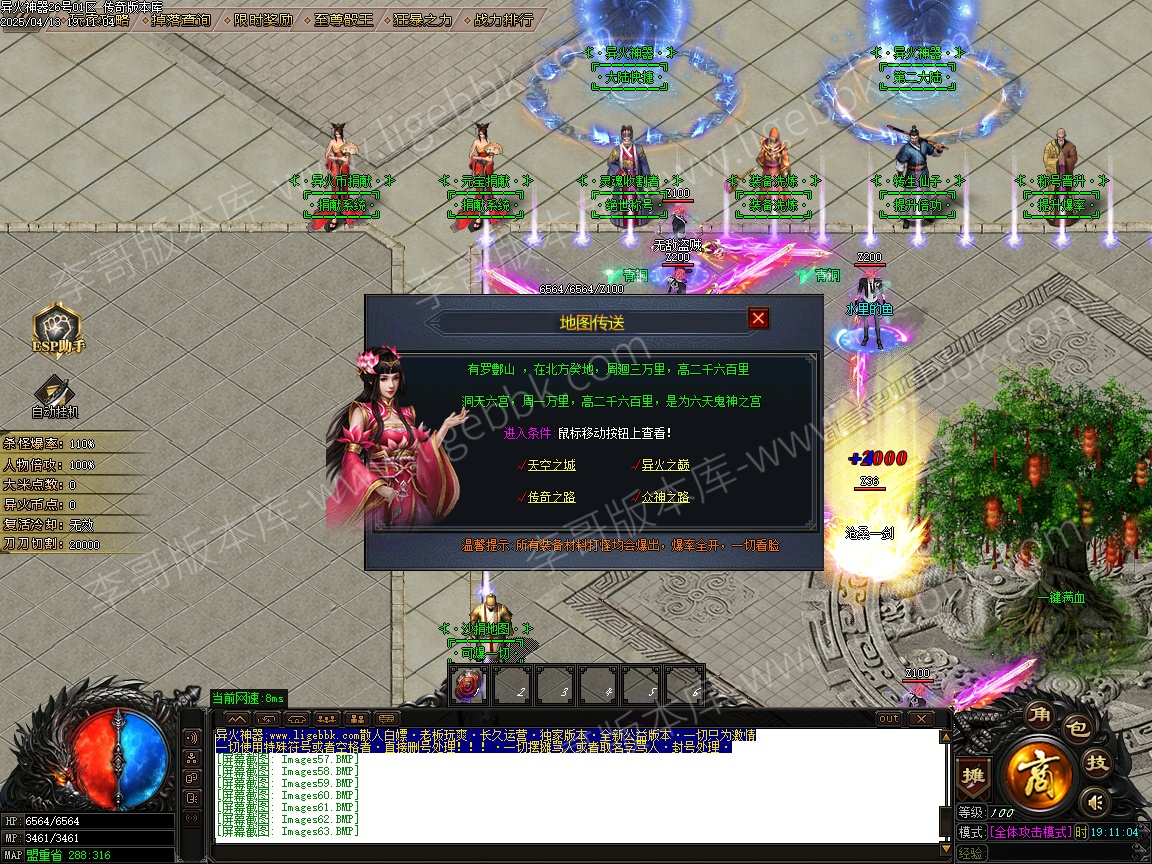Click the chat panel's out button
Image resolution: width=1152 pixels, height=864 pixels.
(x=889, y=718)
